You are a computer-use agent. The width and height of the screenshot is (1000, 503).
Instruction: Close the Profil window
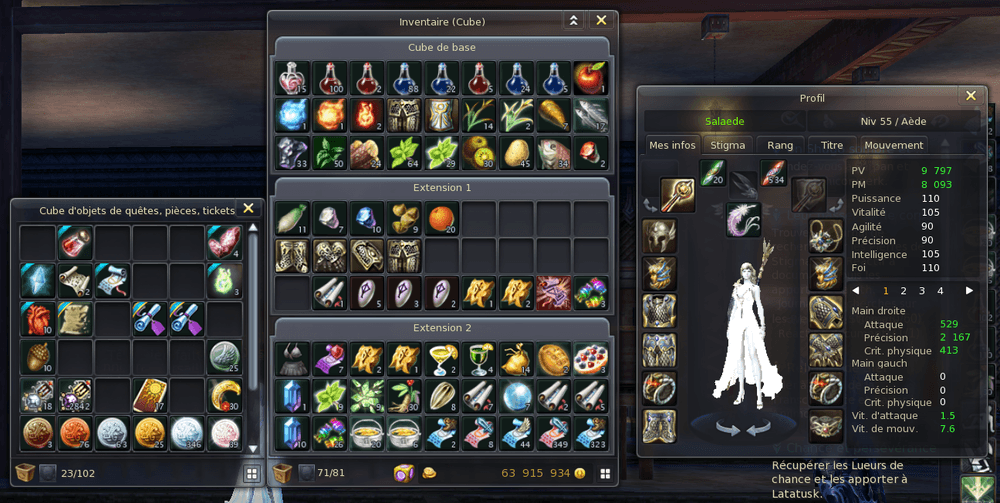(970, 96)
